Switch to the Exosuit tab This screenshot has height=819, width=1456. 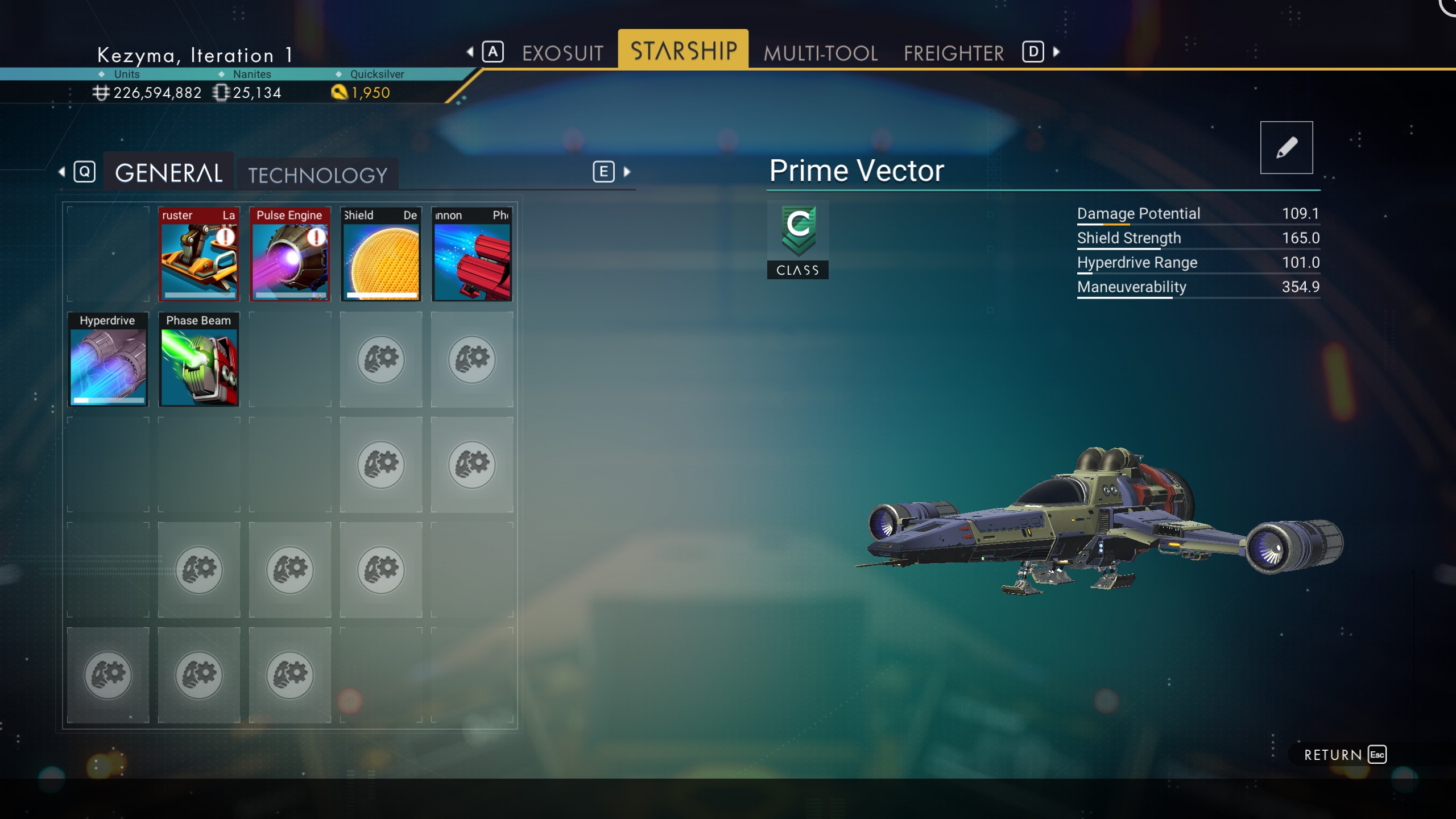[562, 53]
